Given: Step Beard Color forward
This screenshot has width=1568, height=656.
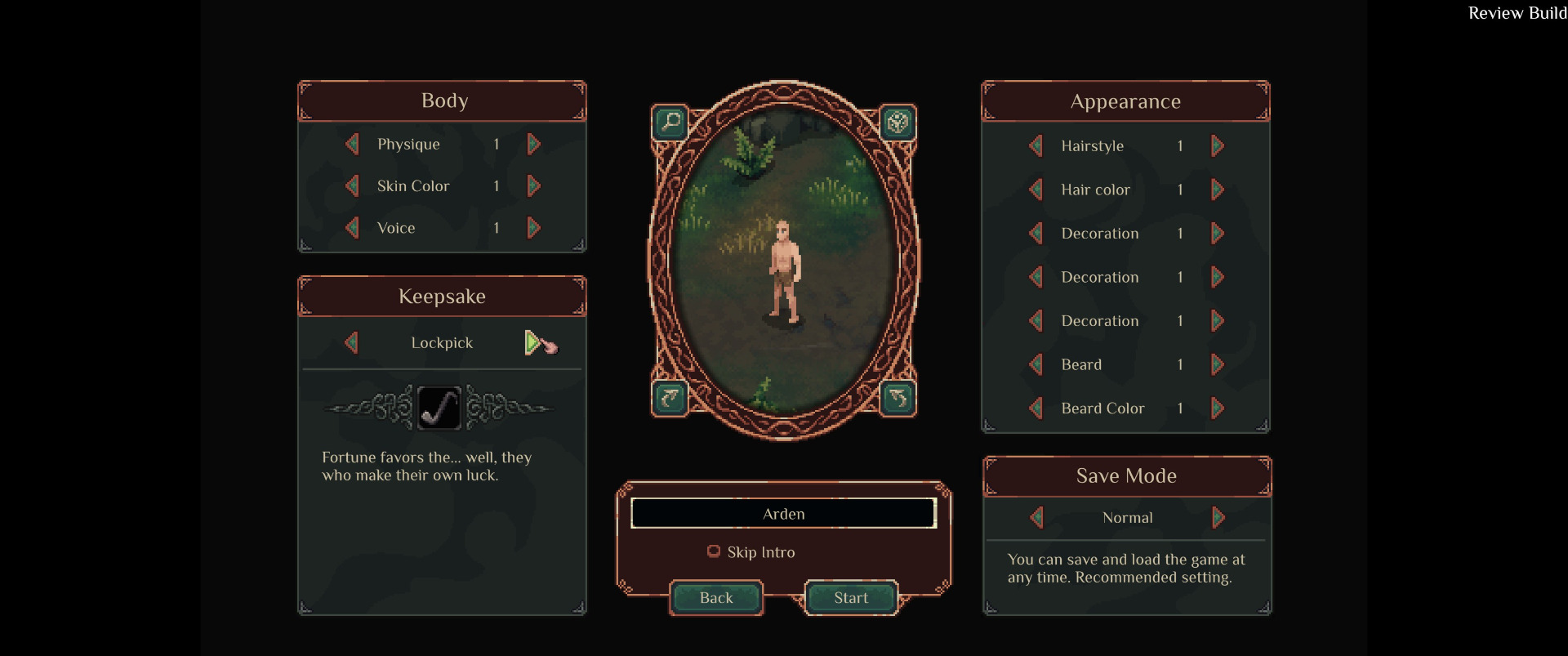Looking at the screenshot, I should click(x=1218, y=408).
